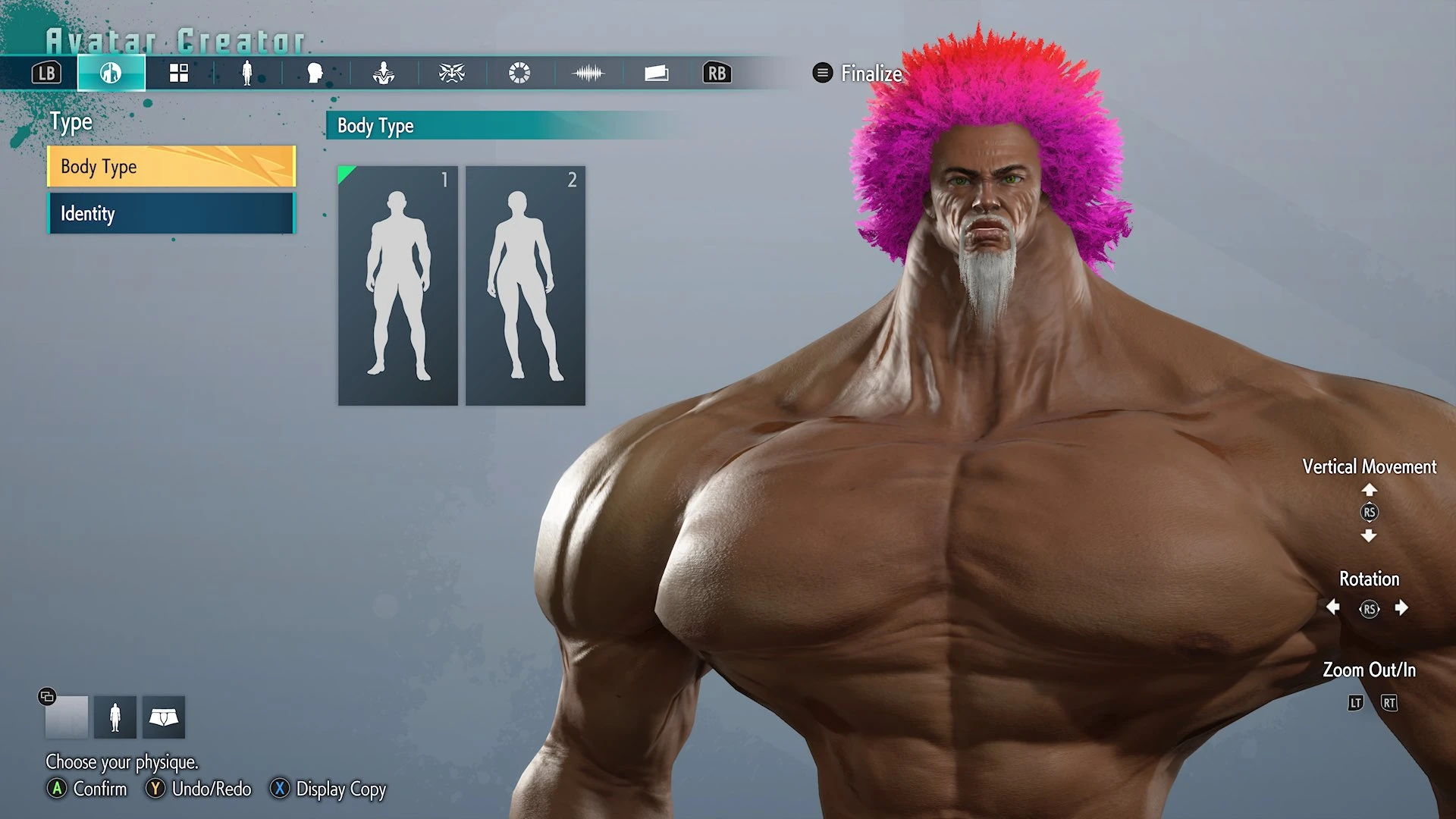Screen dimensions: 1456x819
Task: Select the Body Type option under Type
Action: click(171, 167)
